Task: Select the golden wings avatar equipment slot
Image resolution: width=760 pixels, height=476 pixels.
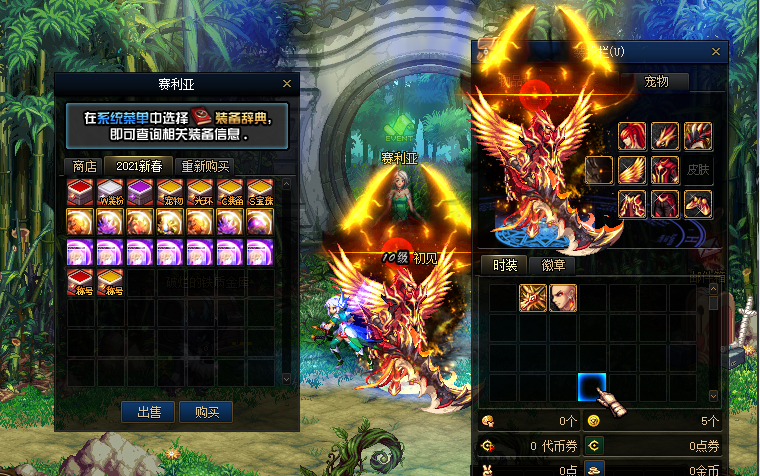Action: [x=632, y=170]
